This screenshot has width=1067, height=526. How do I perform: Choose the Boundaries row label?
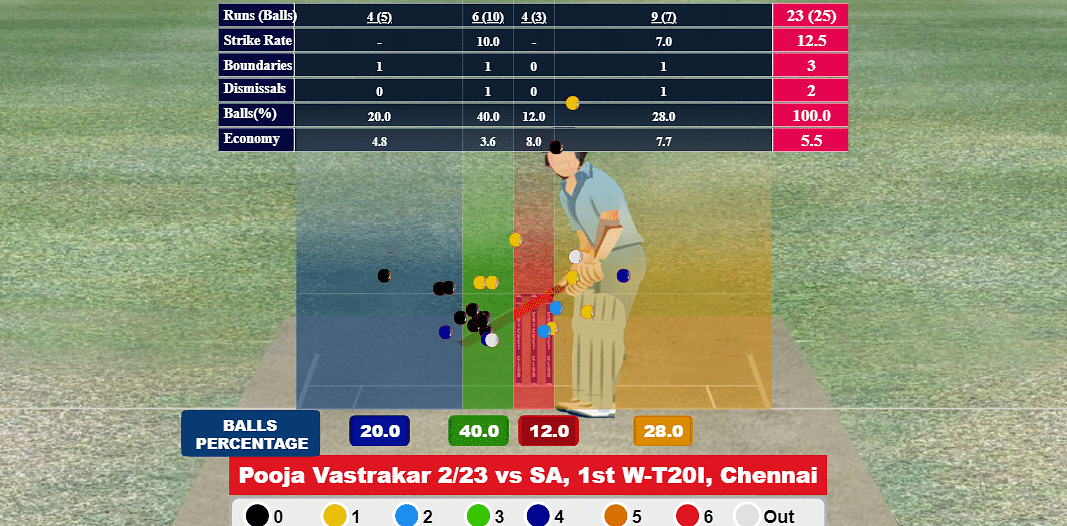(257, 65)
